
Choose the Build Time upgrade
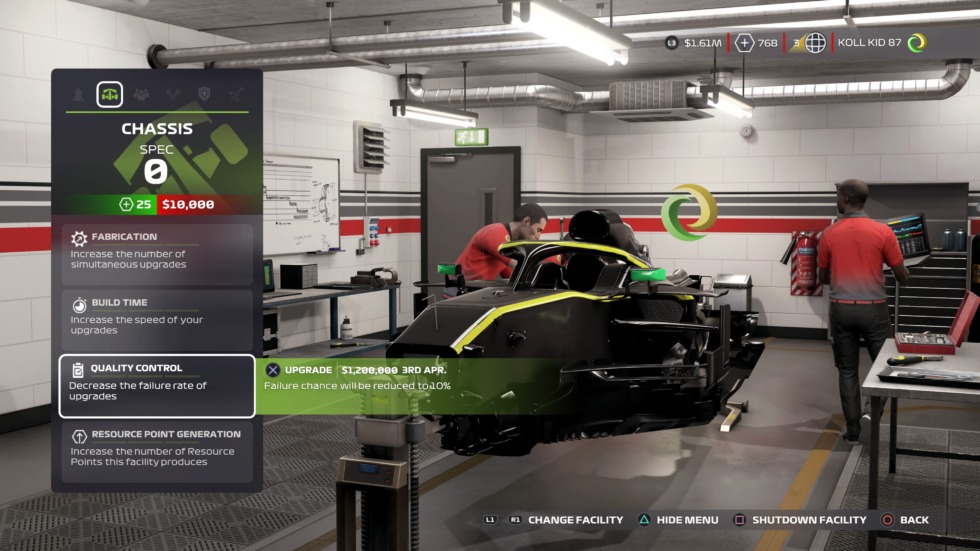pos(156,319)
